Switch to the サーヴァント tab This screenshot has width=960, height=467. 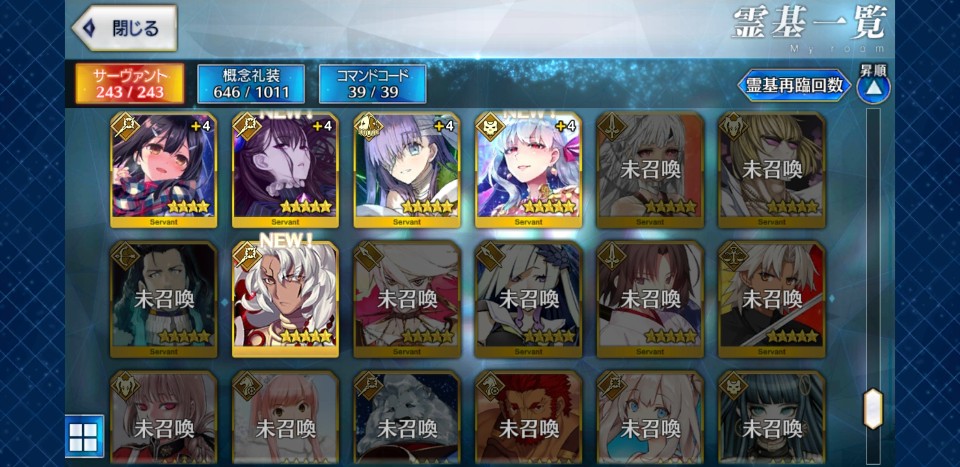point(129,84)
